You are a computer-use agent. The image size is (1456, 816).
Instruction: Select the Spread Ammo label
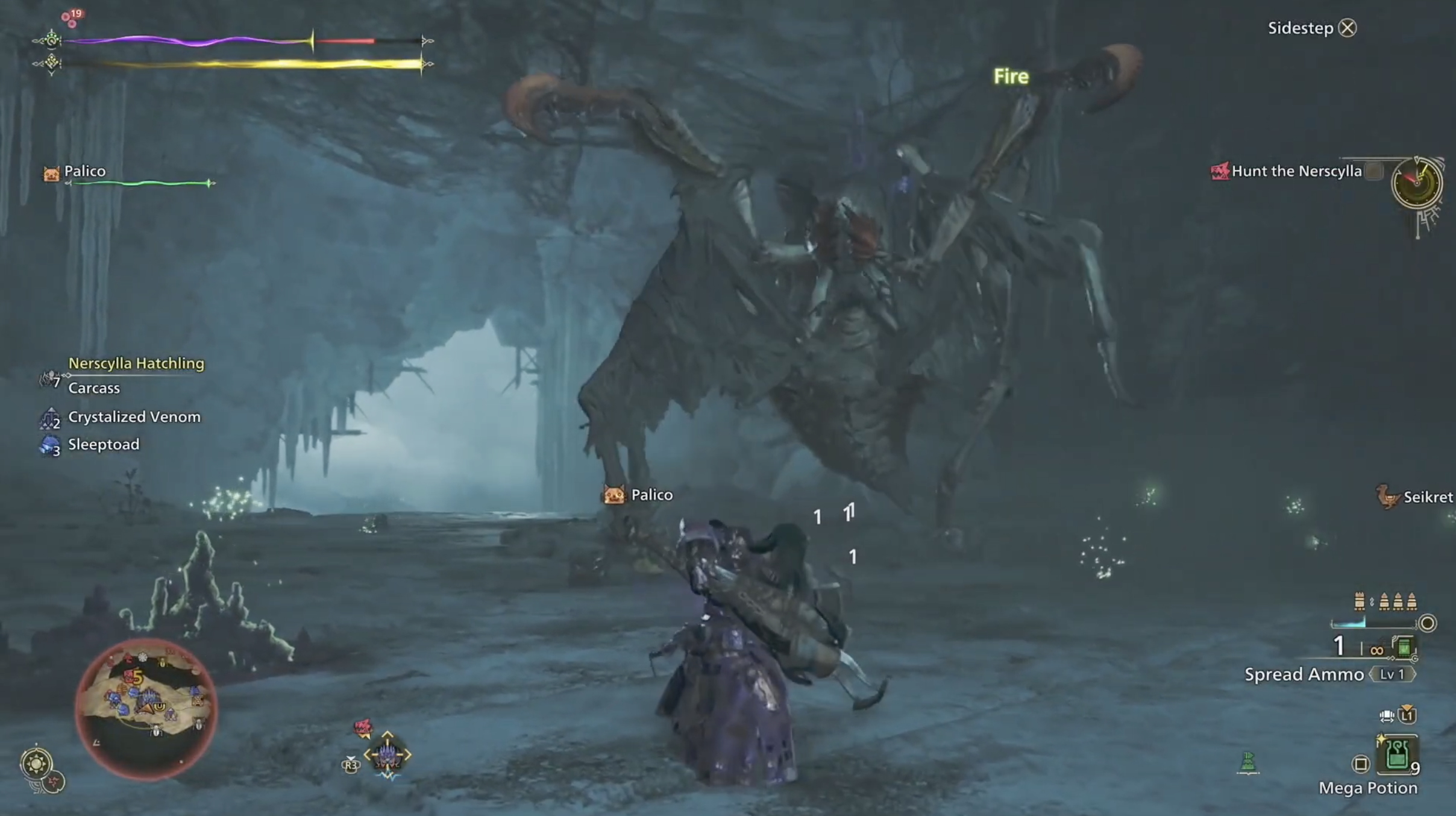tap(1304, 674)
